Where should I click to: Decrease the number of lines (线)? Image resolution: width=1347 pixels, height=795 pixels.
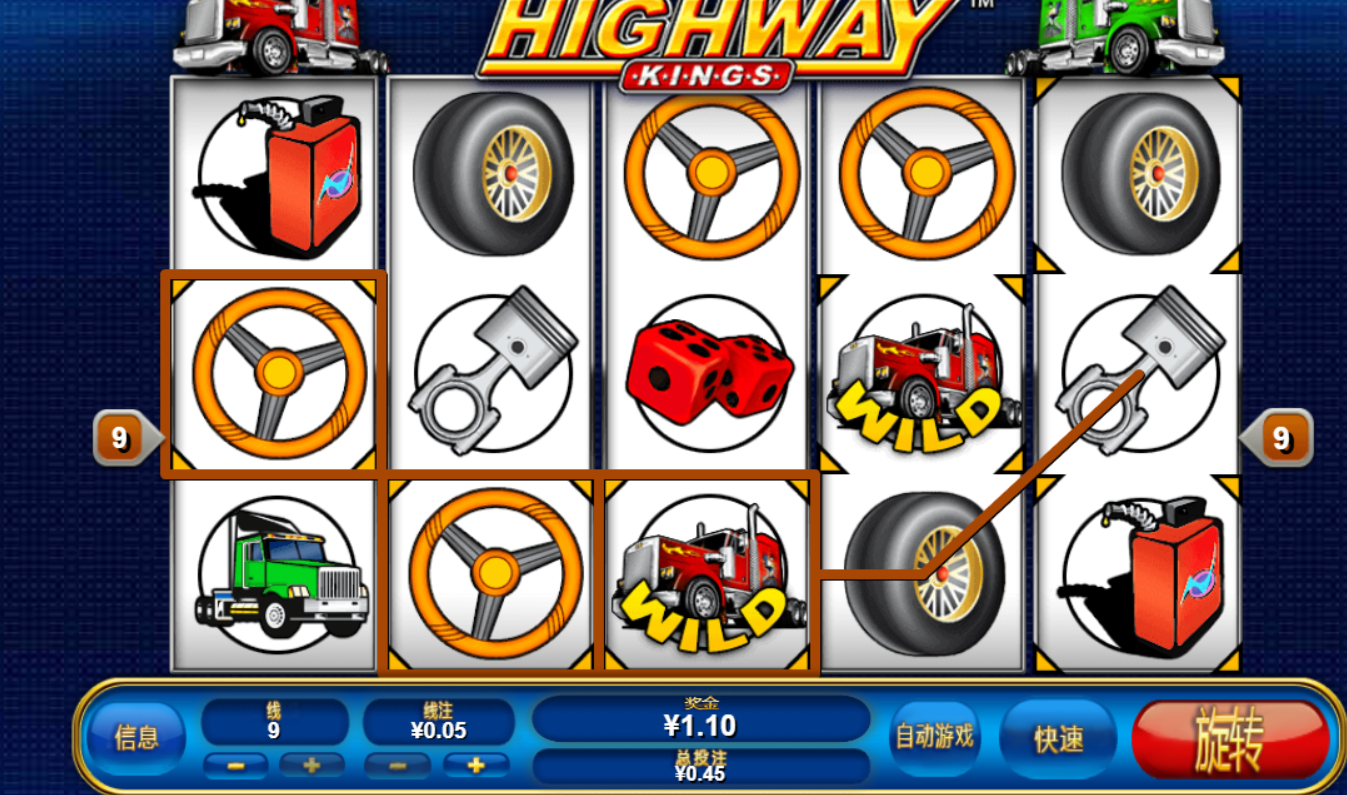point(236,766)
